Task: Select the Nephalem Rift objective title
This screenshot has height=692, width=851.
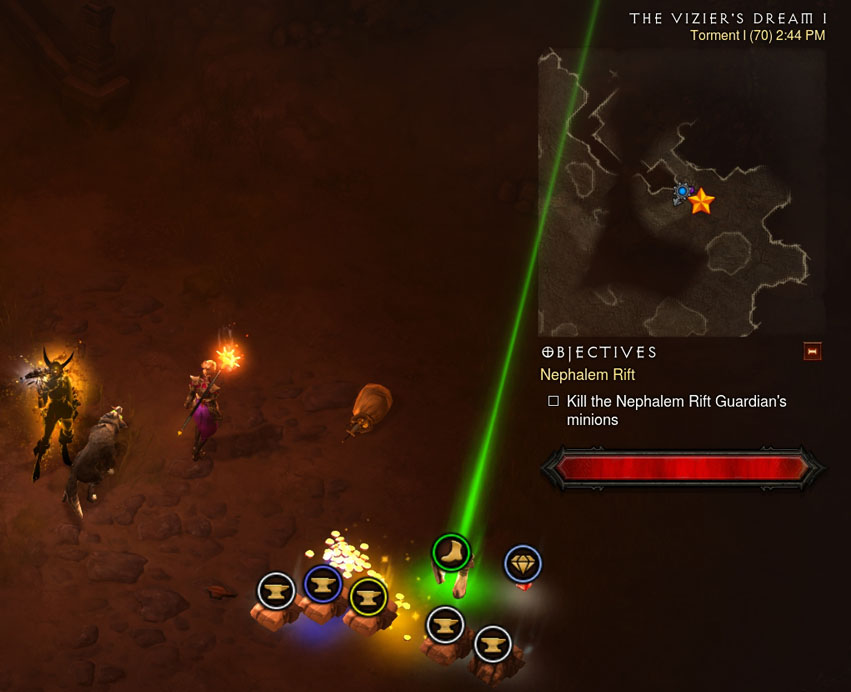Action: pos(588,375)
